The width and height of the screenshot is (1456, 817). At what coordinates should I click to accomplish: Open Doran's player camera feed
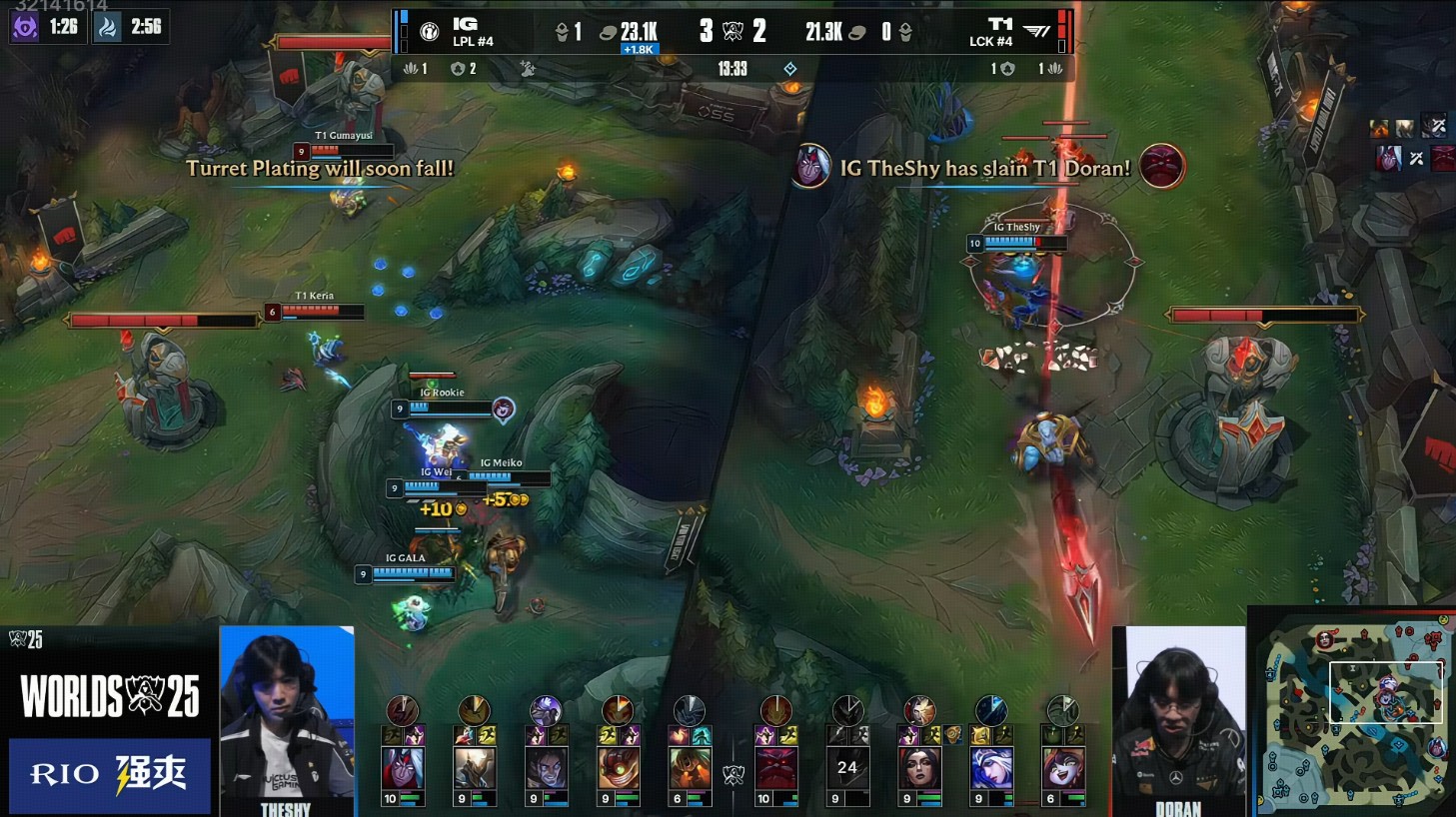pyautogui.click(x=1178, y=717)
